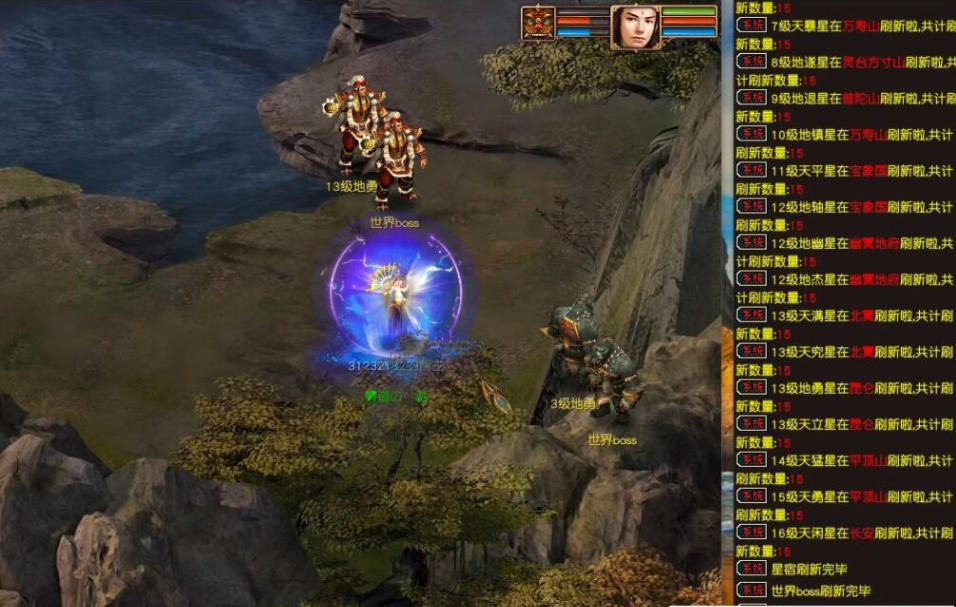Viewport: 956px width, 607px height.
Task: Click the player character portrait
Action: pos(634,26)
